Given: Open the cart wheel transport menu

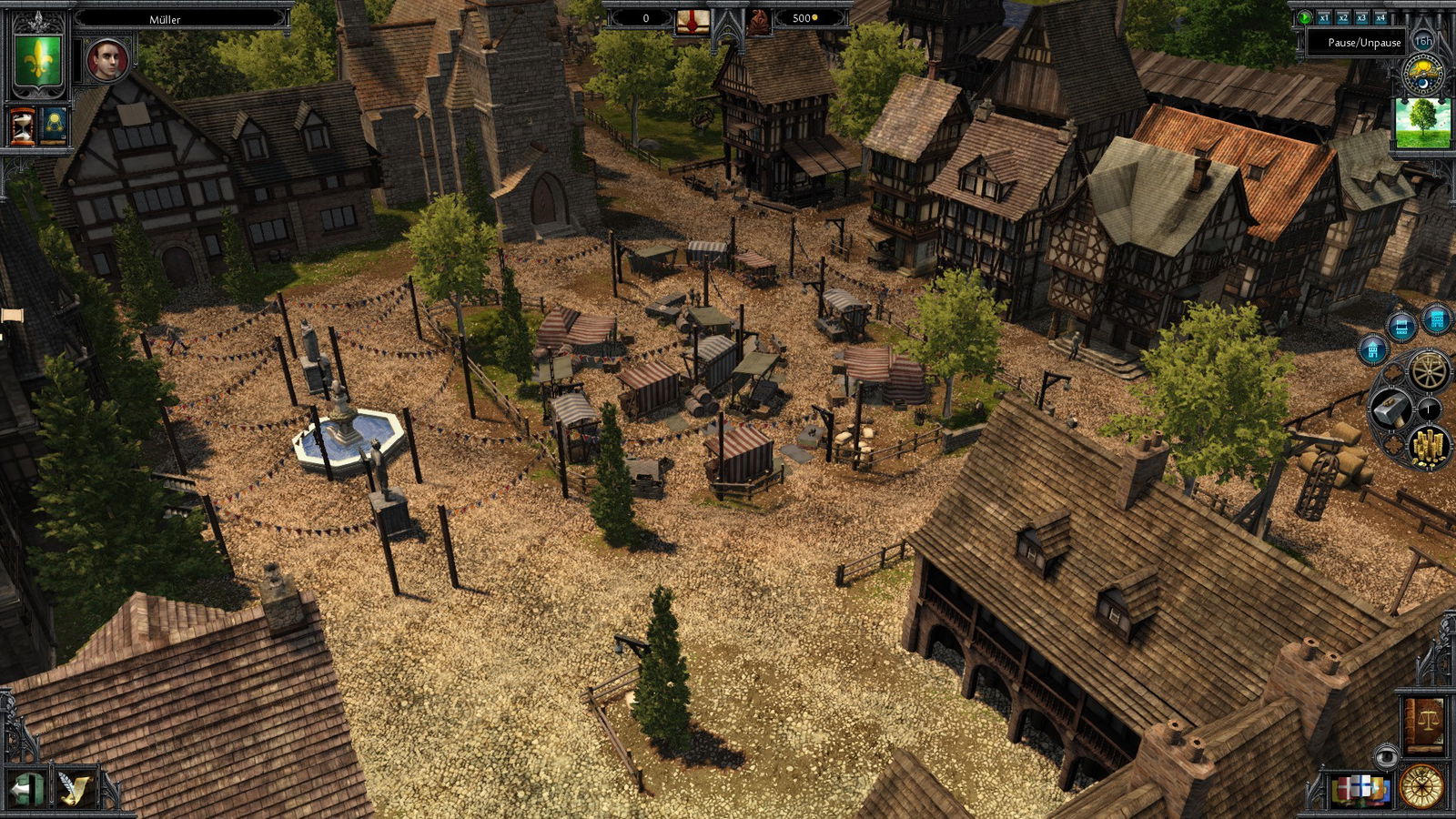Looking at the screenshot, I should pyautogui.click(x=1428, y=371).
